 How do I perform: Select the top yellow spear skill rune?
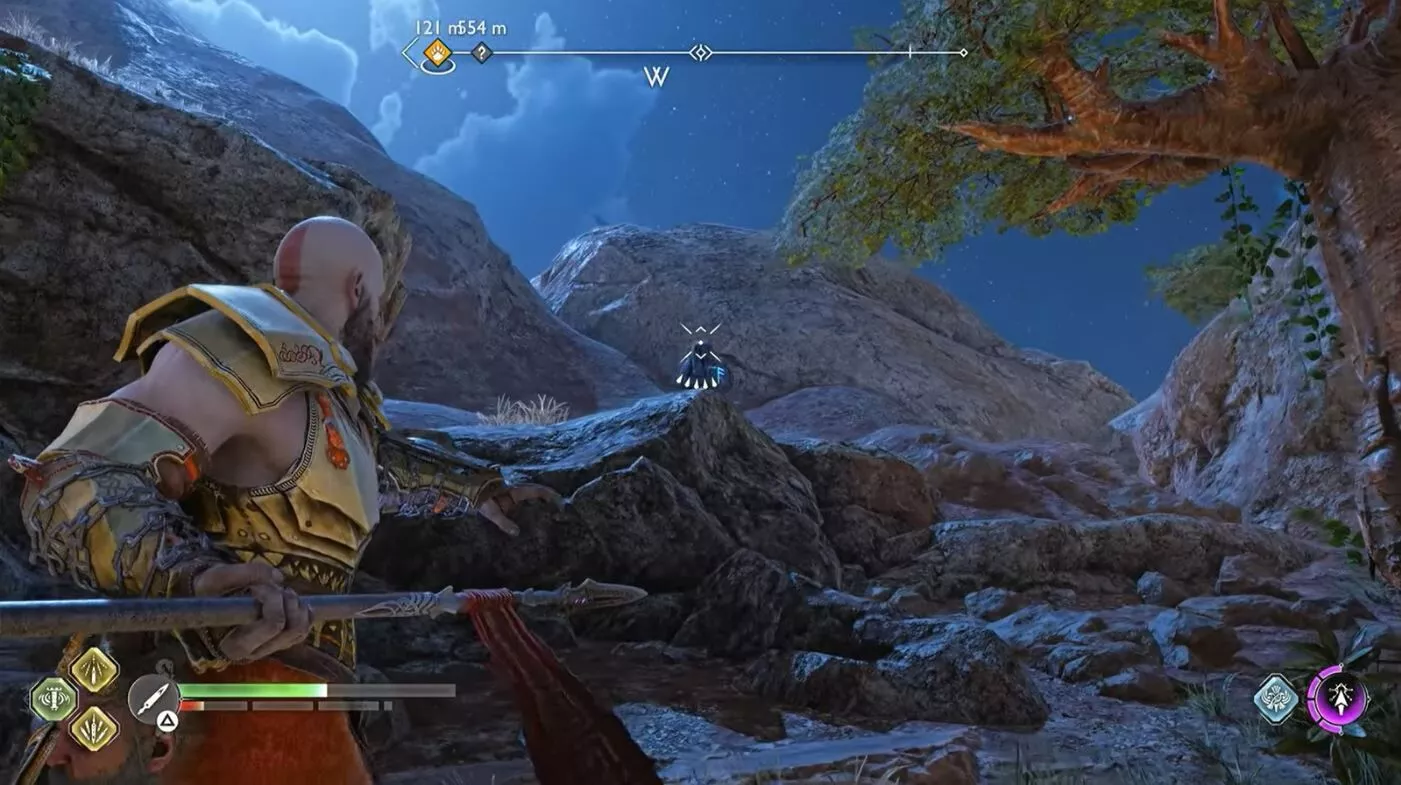(x=94, y=671)
